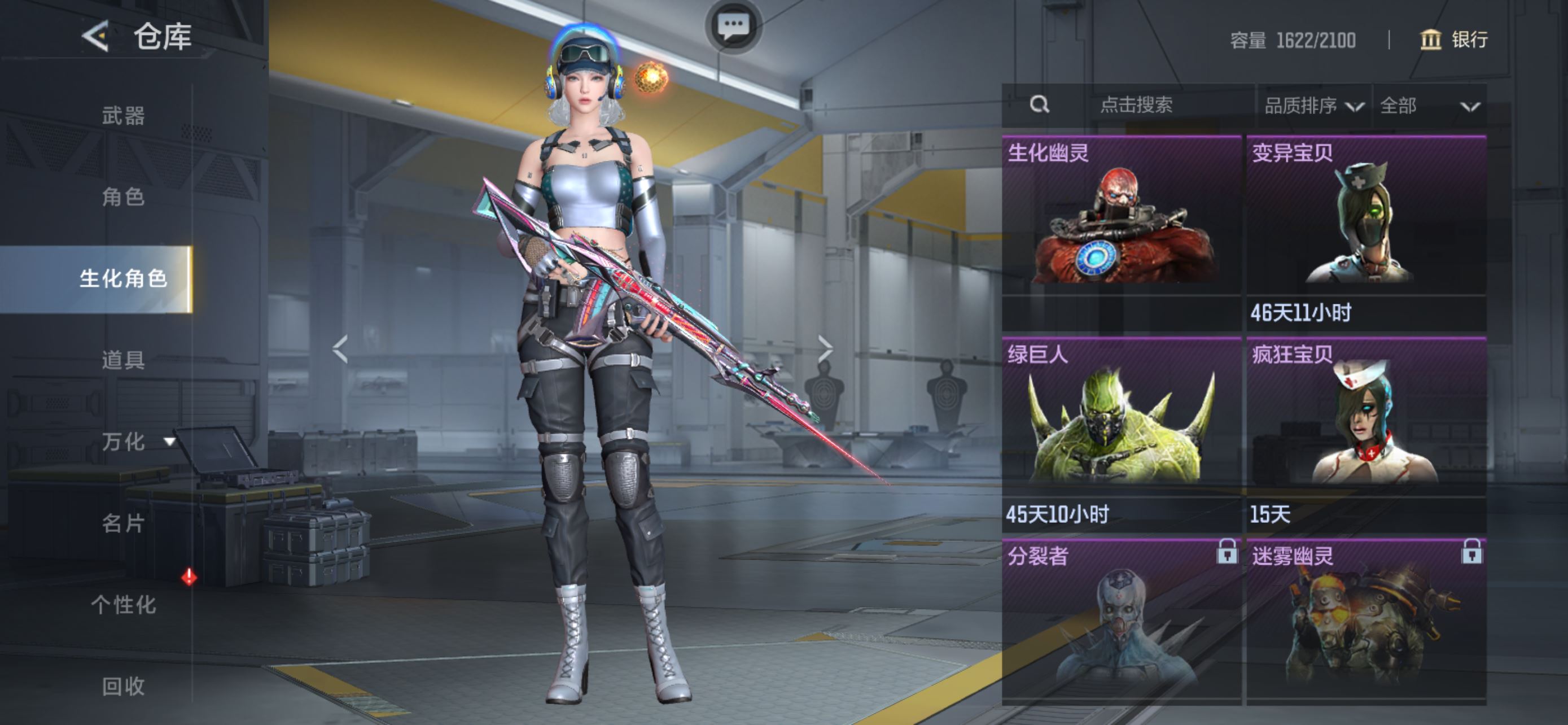Open the 名片 name card tab
This screenshot has width=1568, height=725.
123,523
